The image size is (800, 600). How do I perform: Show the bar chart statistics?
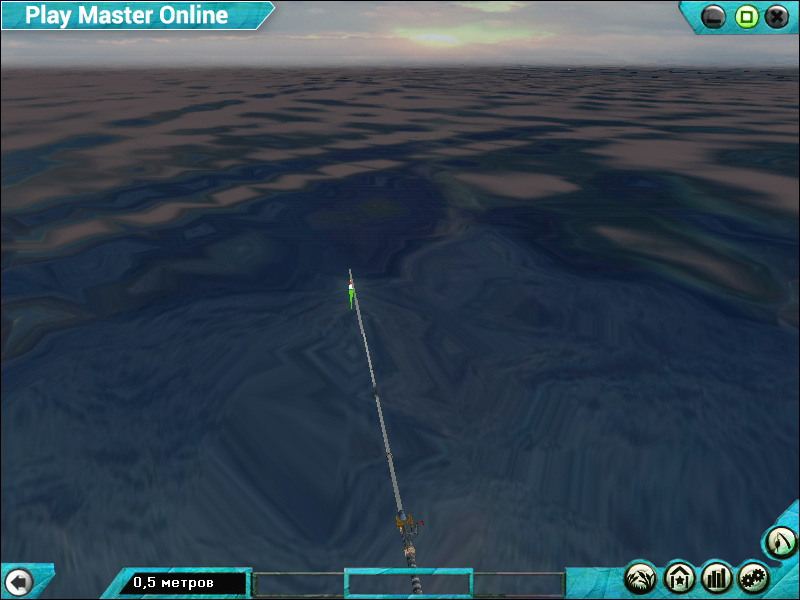717,577
